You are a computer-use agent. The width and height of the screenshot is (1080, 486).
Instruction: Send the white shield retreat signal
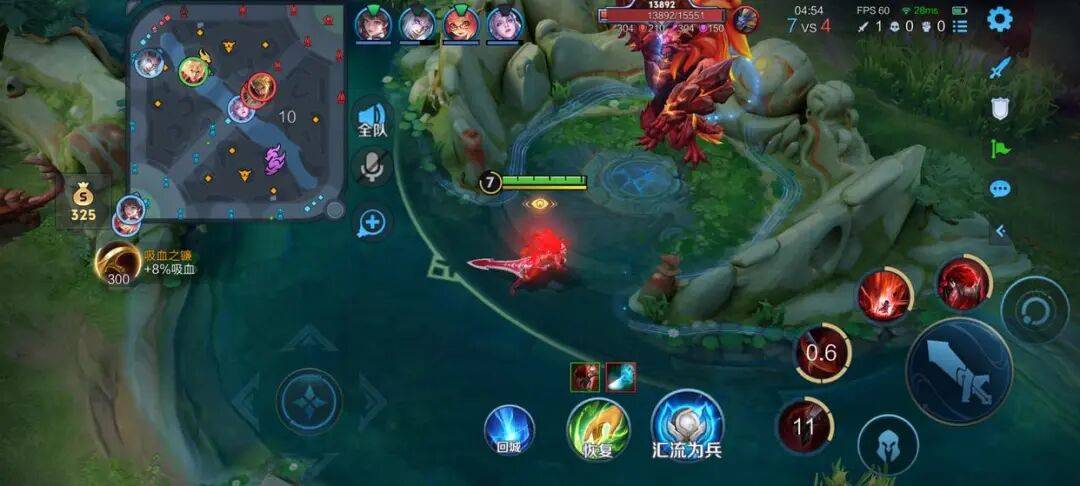1000,109
